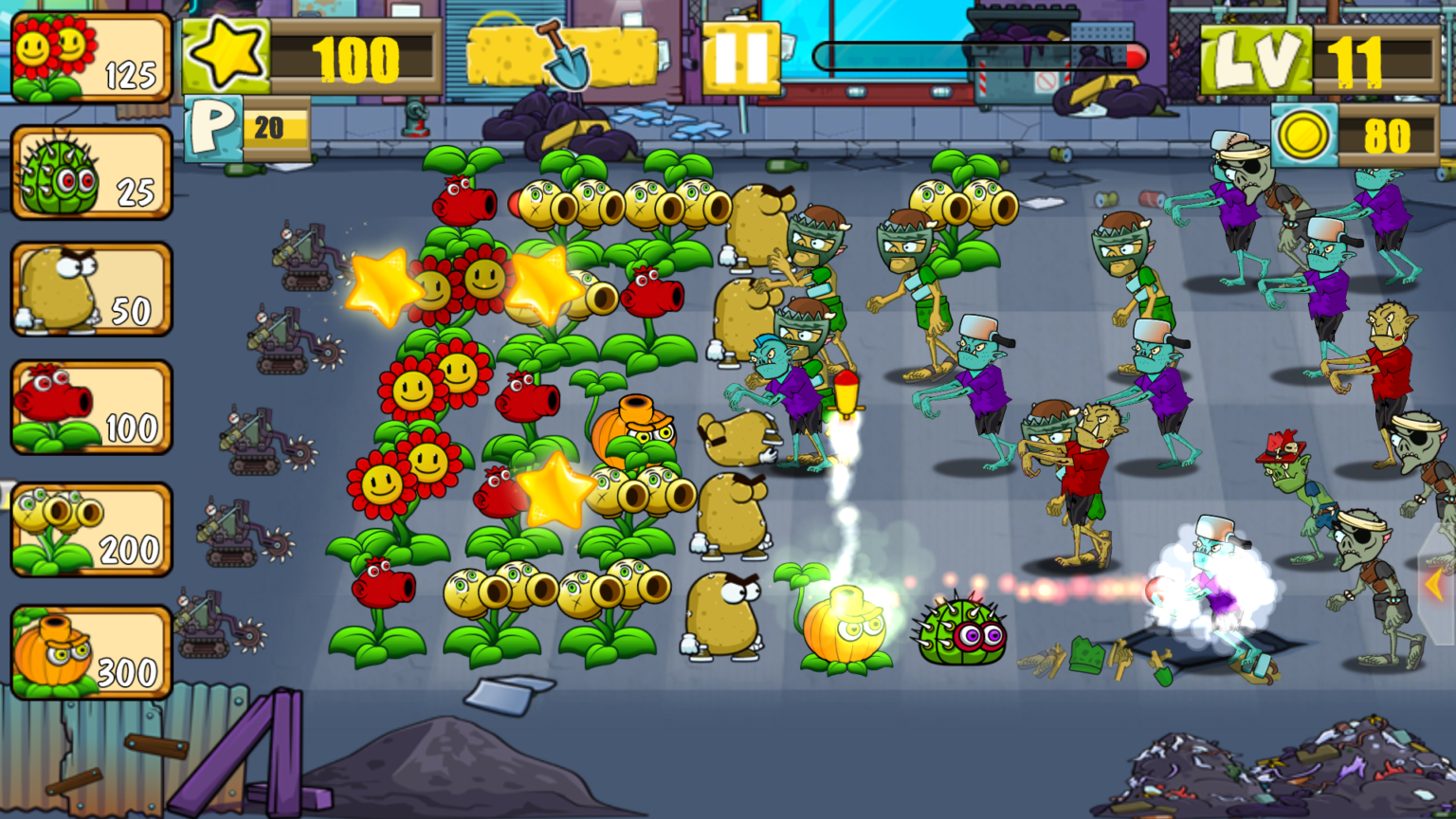
Task: Select the double peashooter seed packet
Action: pos(90,527)
